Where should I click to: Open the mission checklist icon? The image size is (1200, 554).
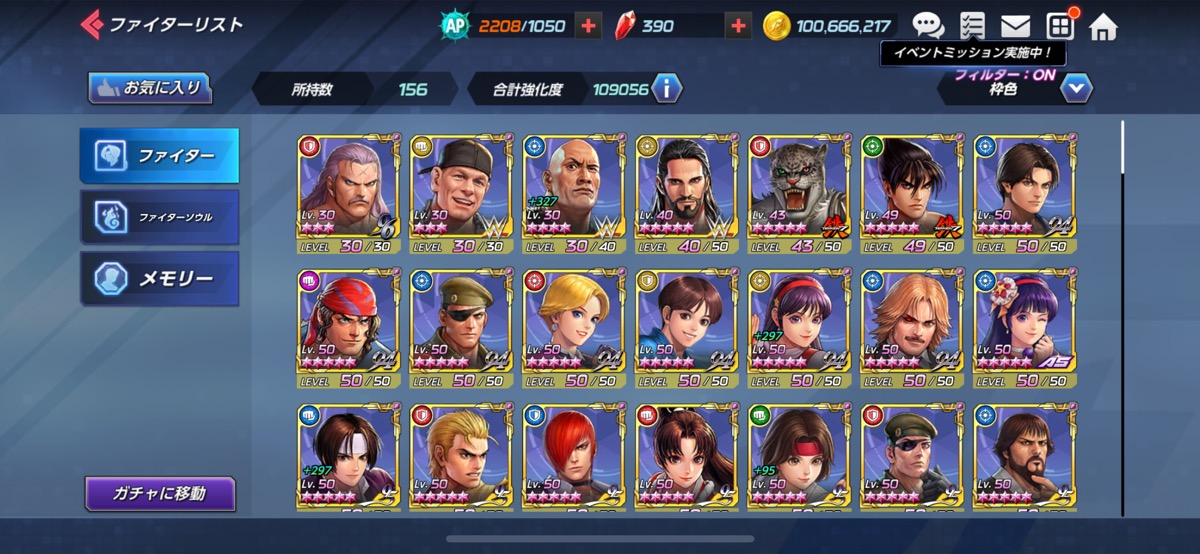coord(971,26)
